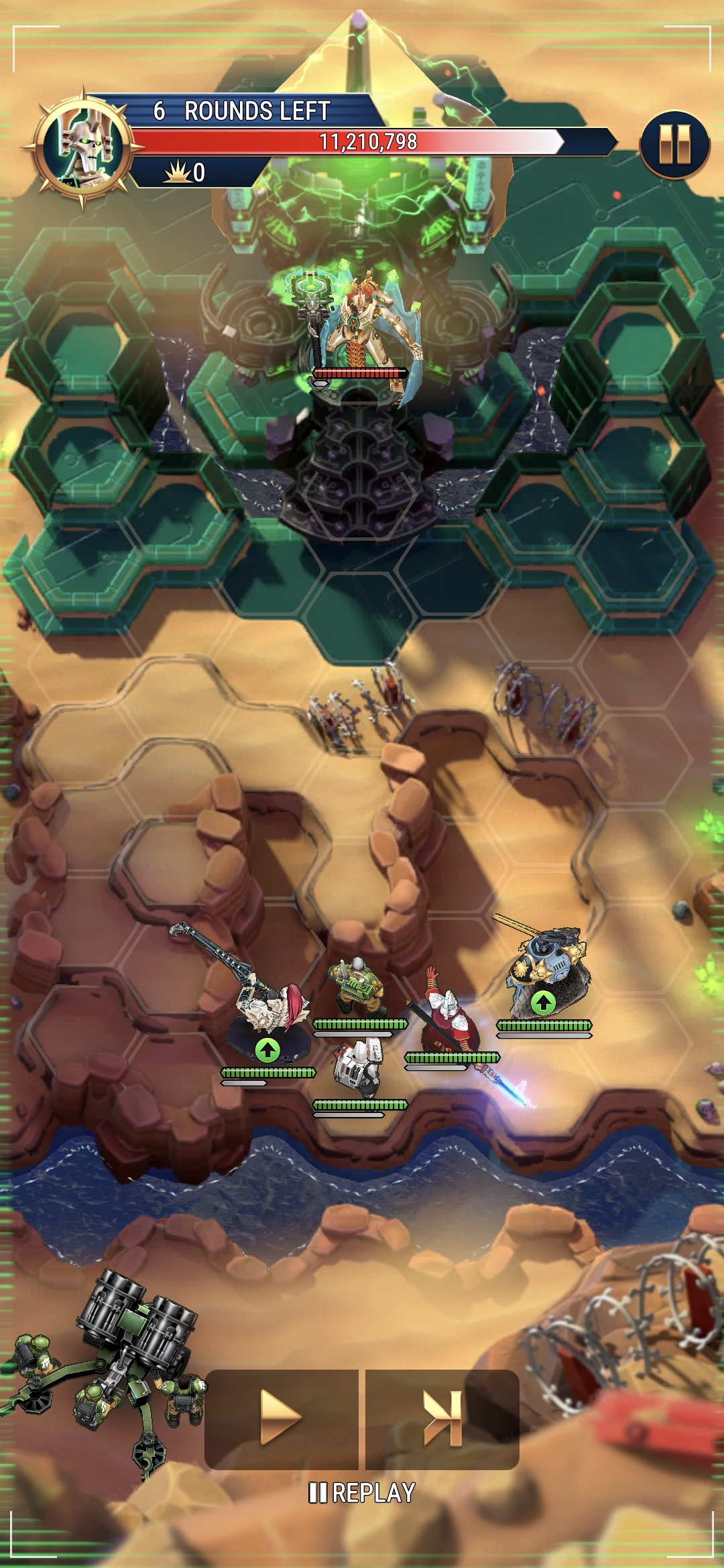Play the replay with the arrow button
724x1568 pixels.
(x=281, y=1419)
